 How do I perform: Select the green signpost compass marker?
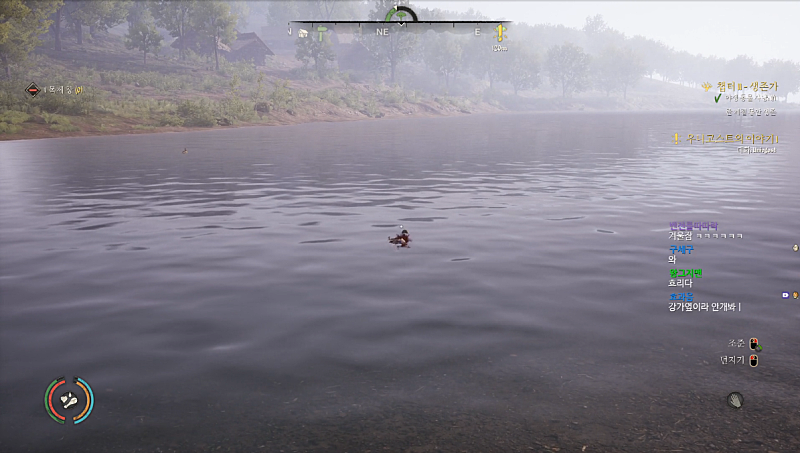click(322, 32)
